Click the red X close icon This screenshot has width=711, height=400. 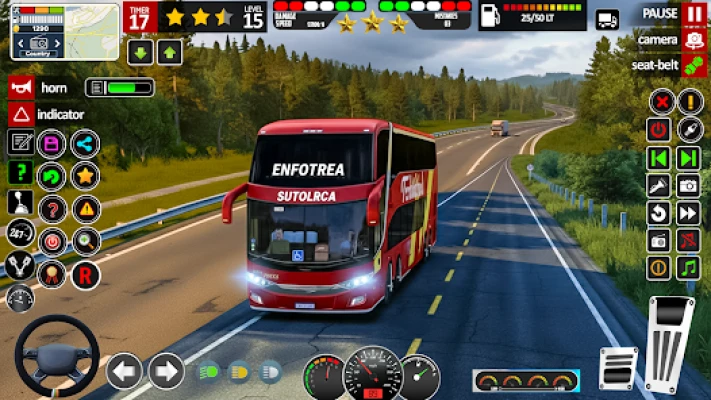click(660, 101)
